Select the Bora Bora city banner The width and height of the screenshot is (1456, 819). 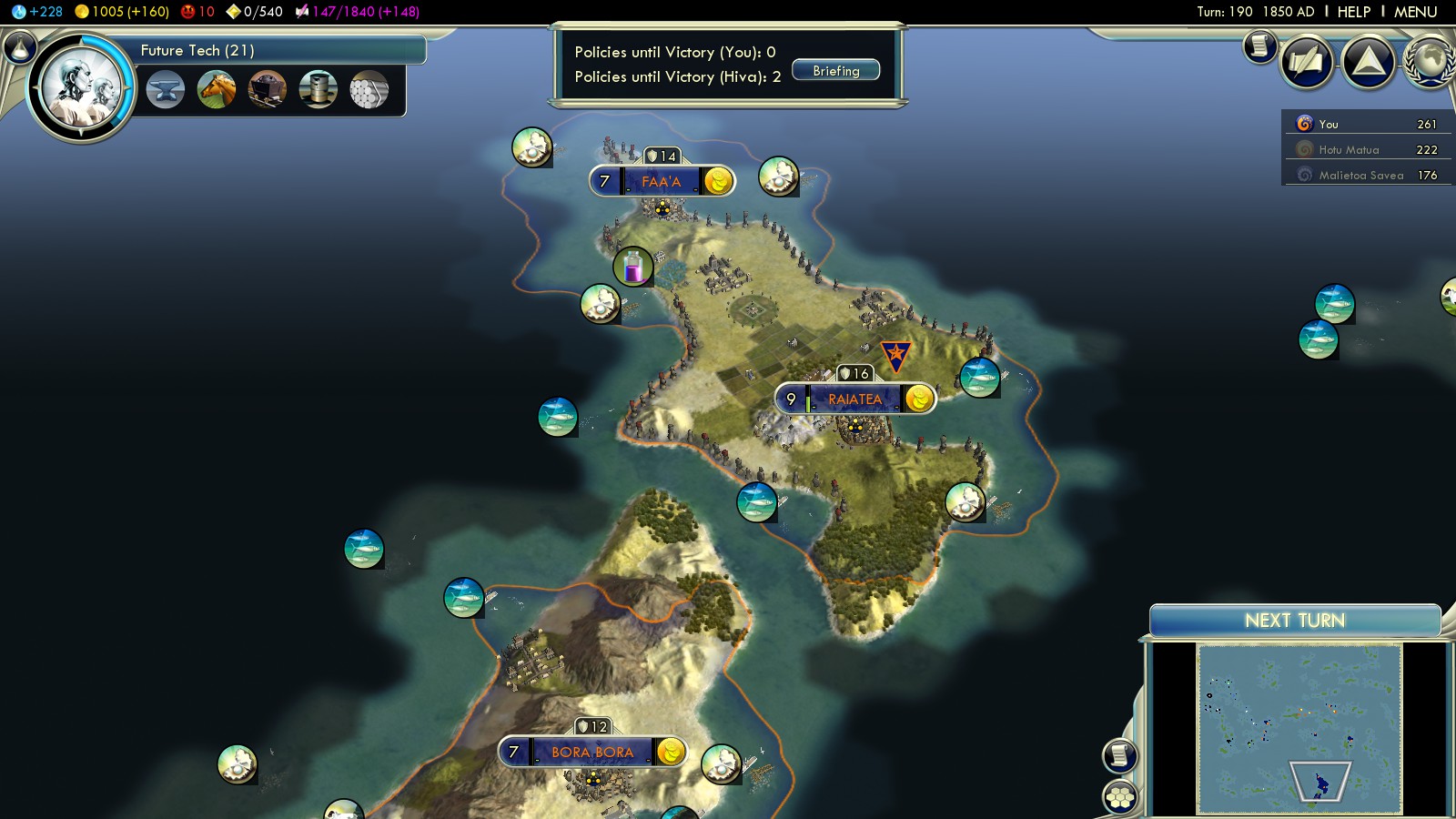coord(591,753)
